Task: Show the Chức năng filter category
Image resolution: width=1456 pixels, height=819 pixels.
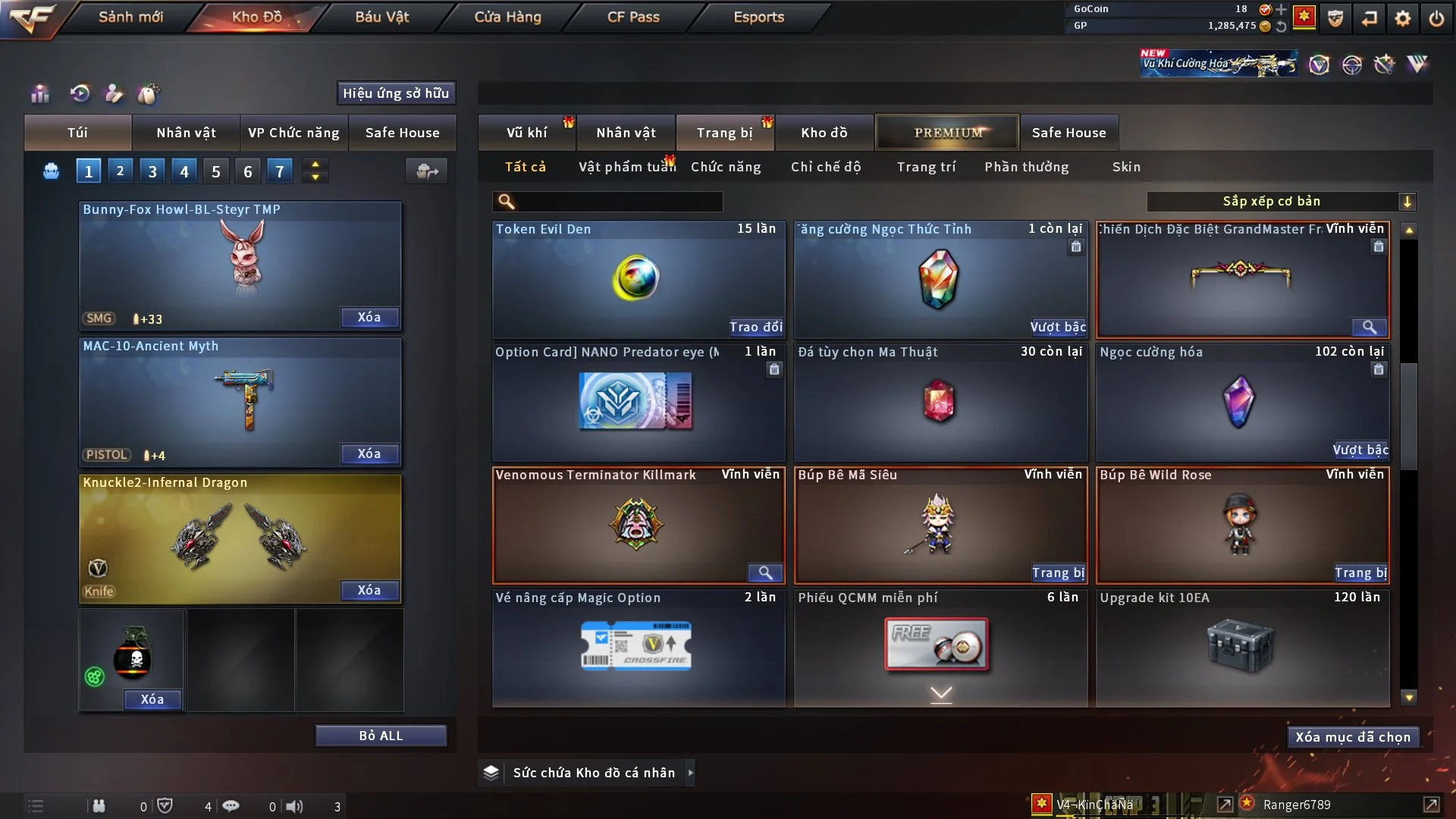Action: (x=725, y=167)
